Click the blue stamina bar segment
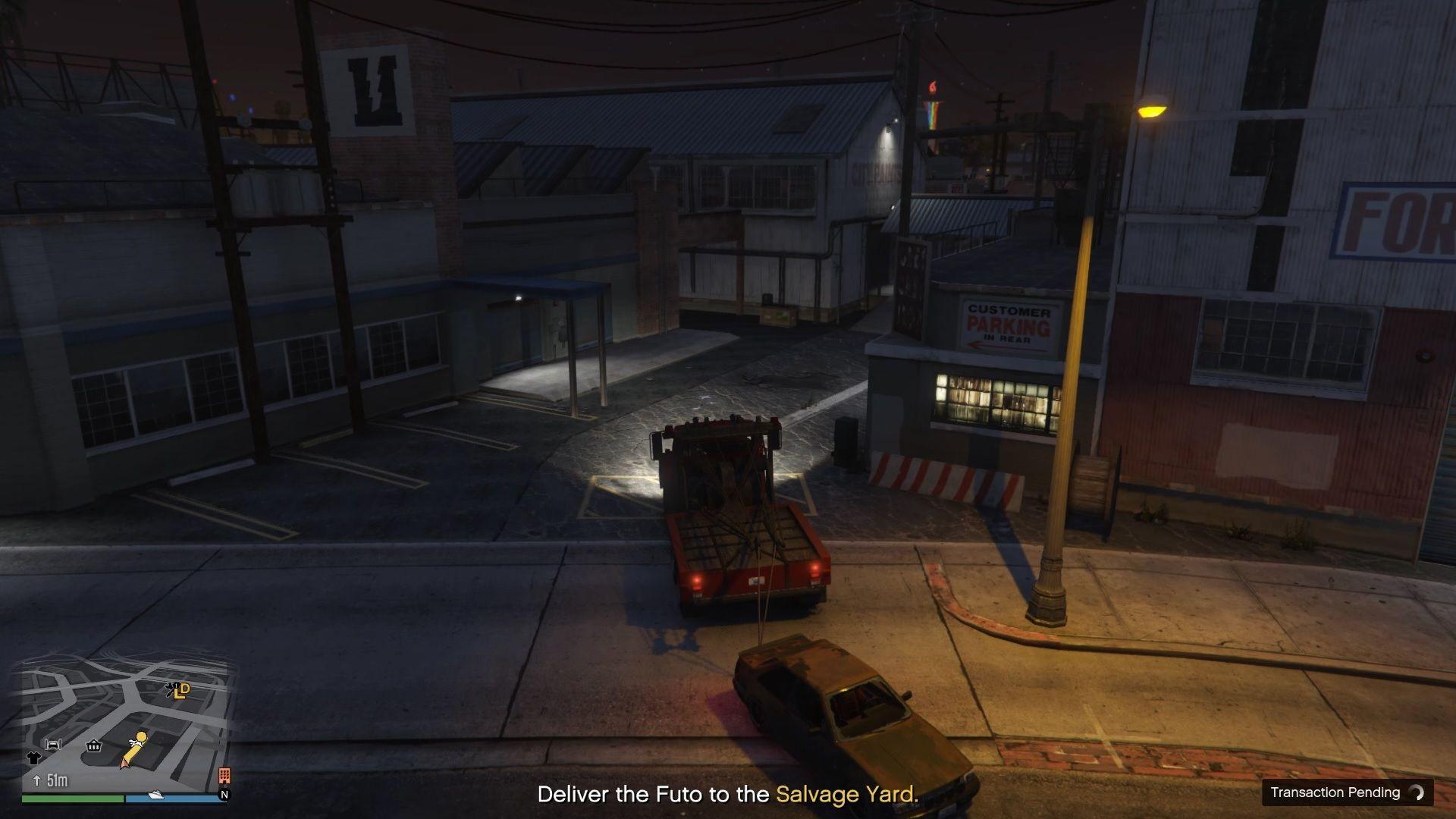The image size is (1456, 819). [x=177, y=799]
